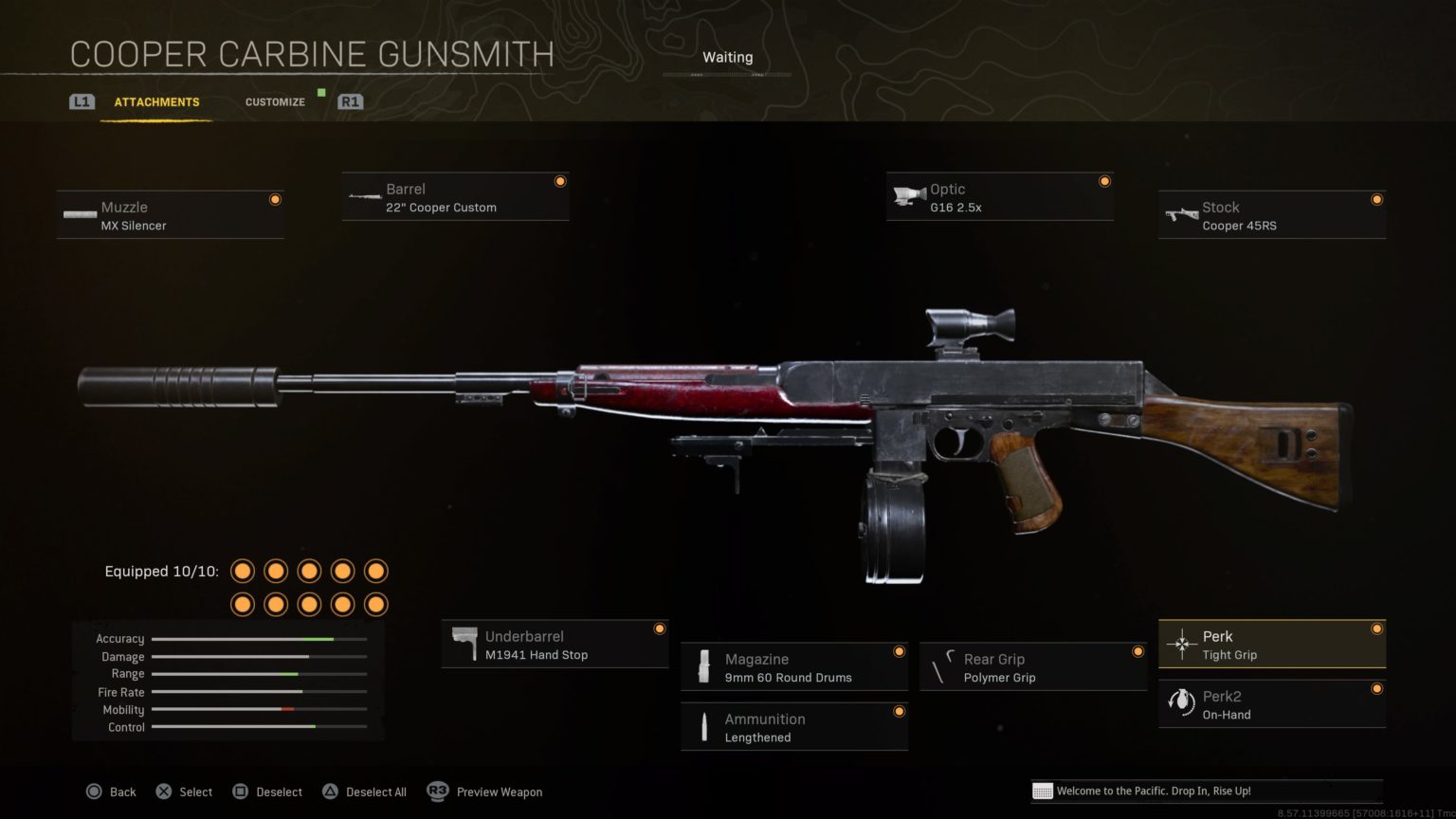Click the Stock attachment icon

tap(1180, 212)
